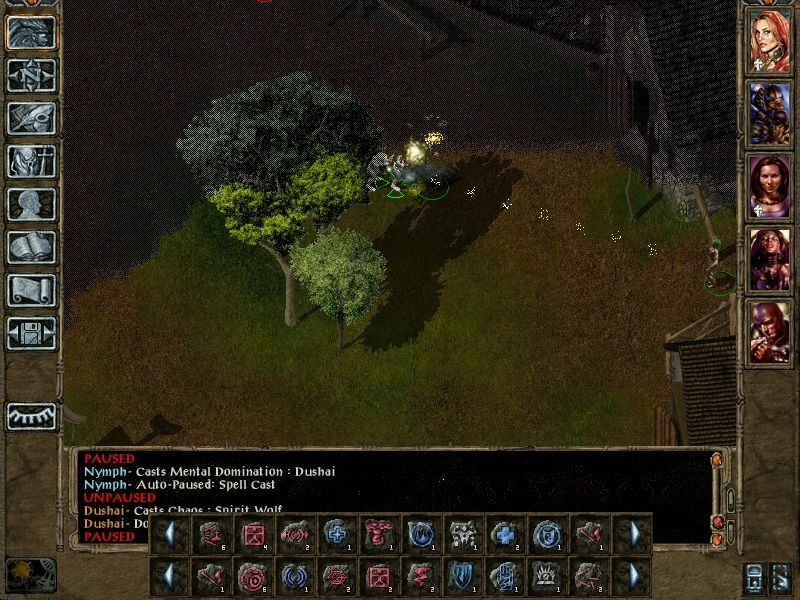Screen dimensions: 800x600
Task: Click the Return to Game sidebar button
Action: coord(31,32)
